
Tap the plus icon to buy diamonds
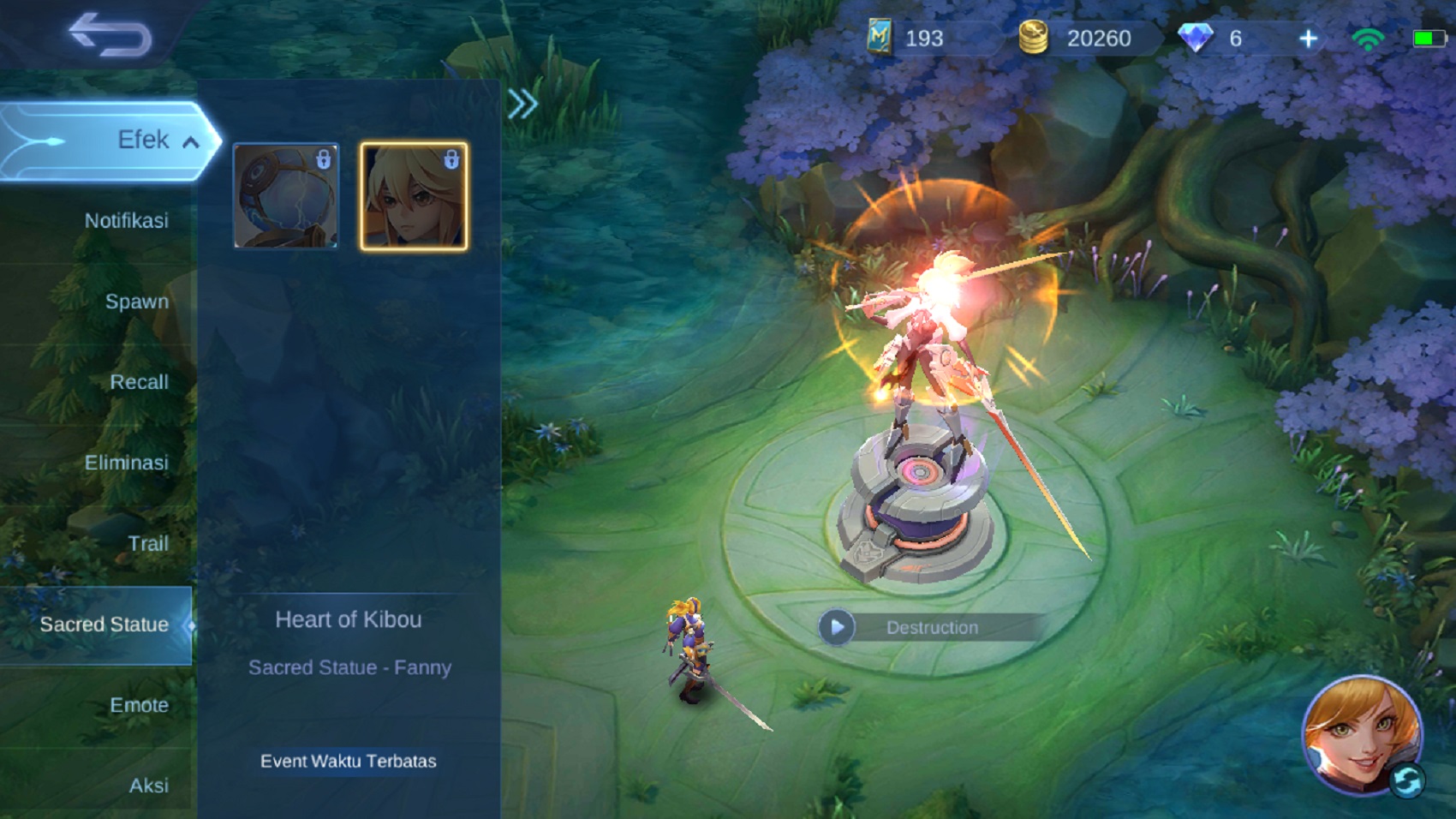click(1309, 39)
